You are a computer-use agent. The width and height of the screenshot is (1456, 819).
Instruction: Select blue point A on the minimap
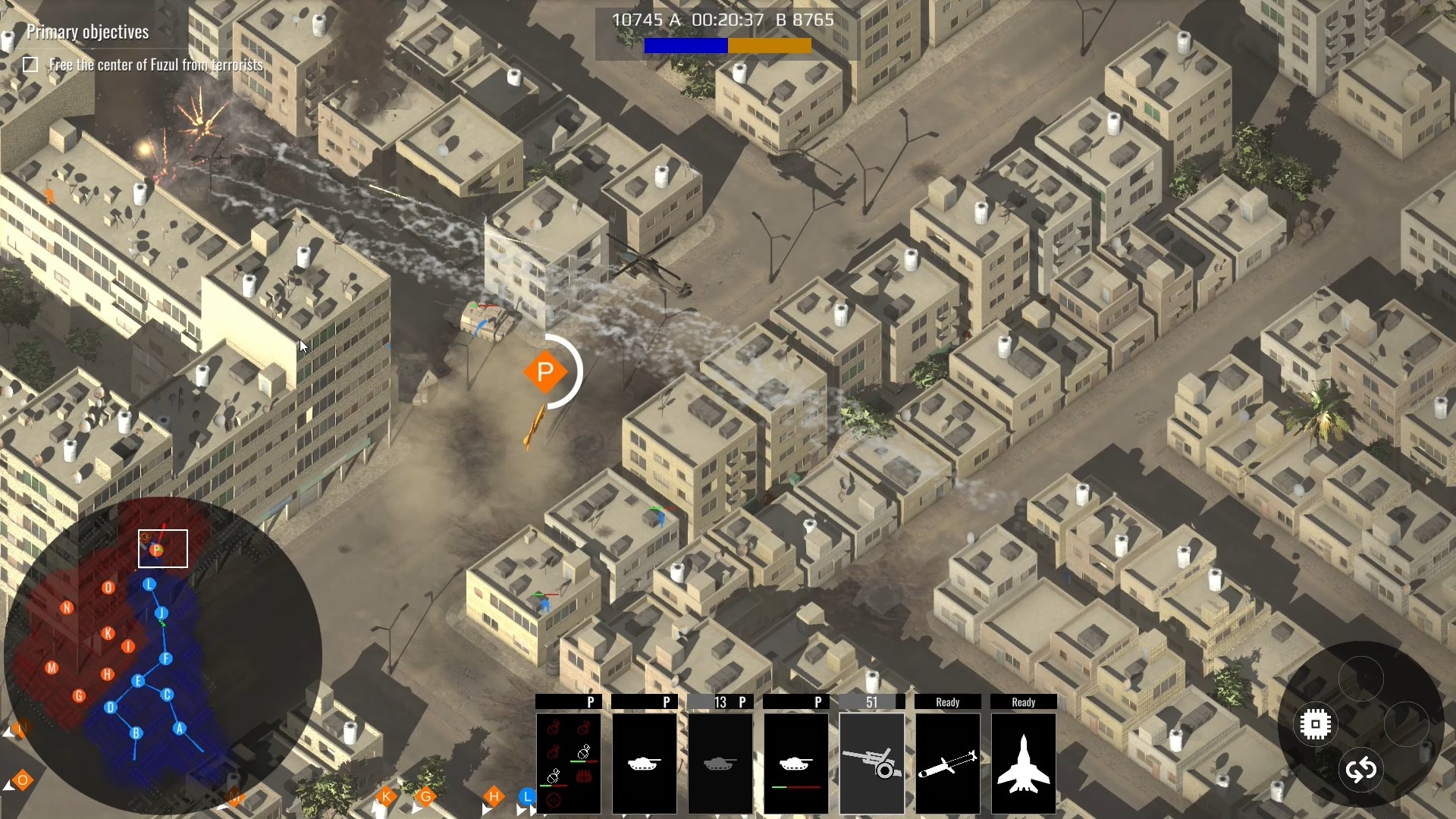180,729
